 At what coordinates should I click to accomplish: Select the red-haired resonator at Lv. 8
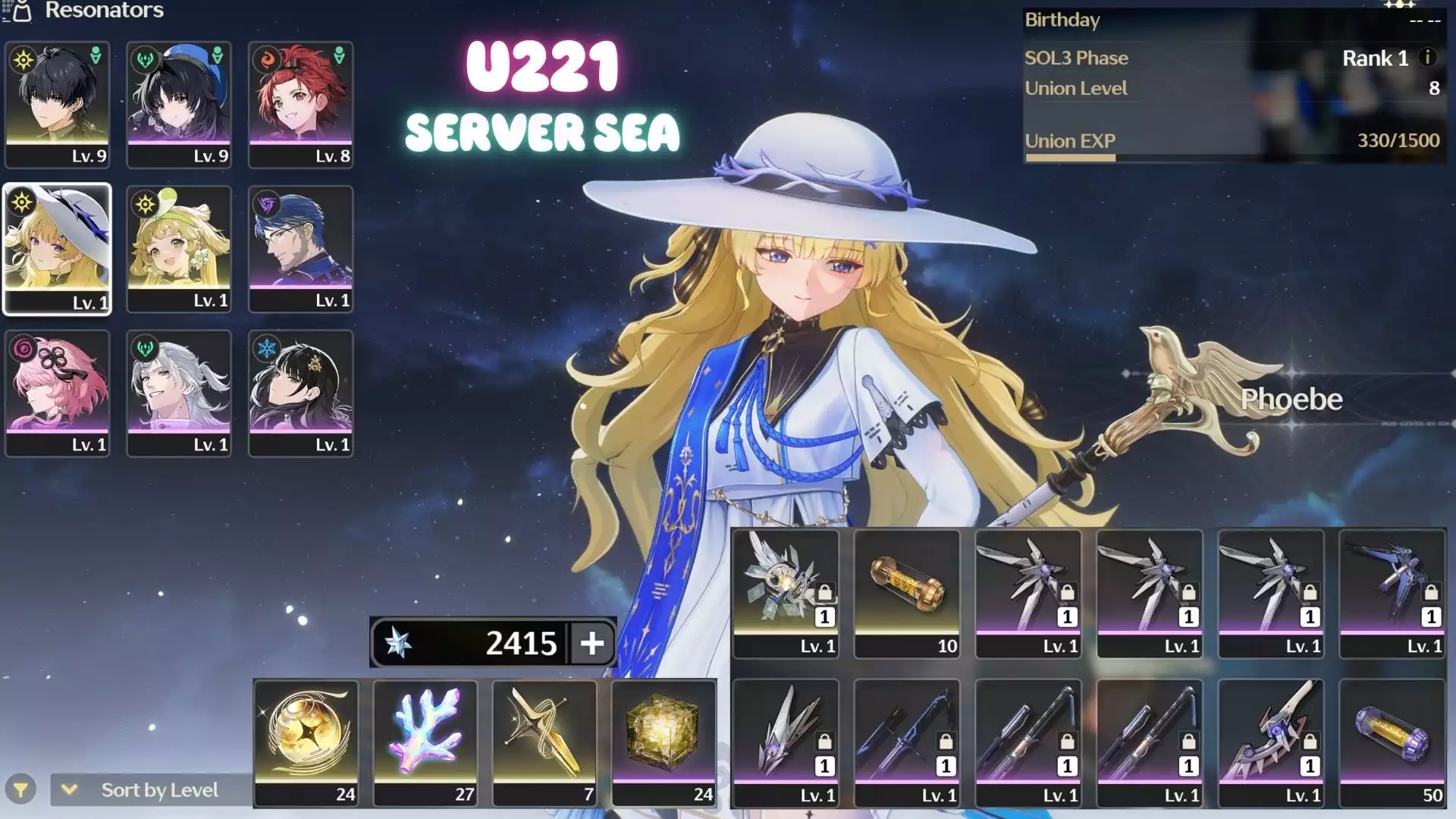(x=300, y=104)
